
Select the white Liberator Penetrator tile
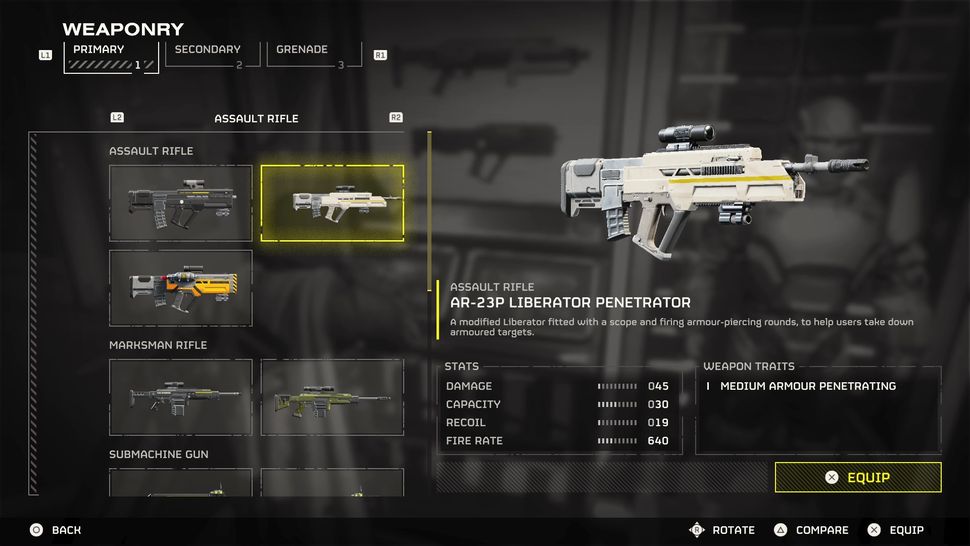pos(332,203)
